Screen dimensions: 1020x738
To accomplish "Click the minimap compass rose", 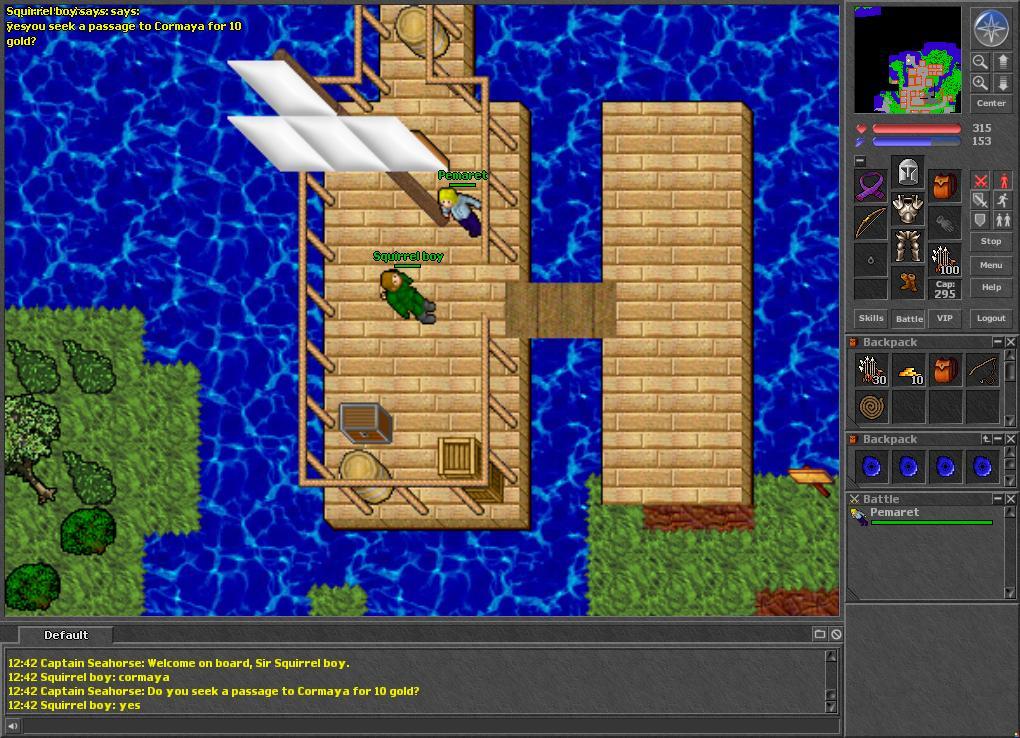I will (991, 28).
